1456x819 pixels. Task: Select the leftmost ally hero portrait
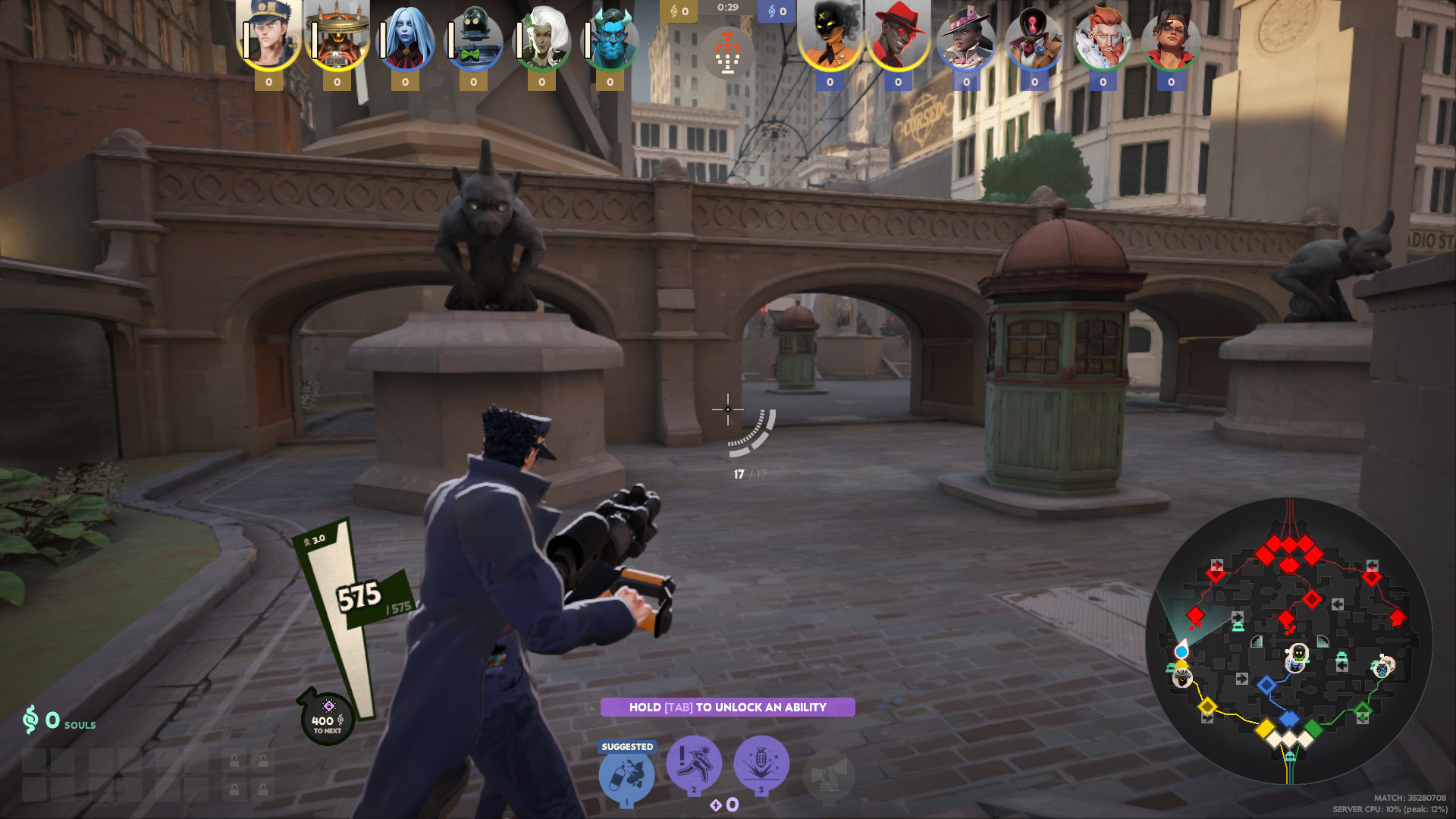[x=269, y=36]
